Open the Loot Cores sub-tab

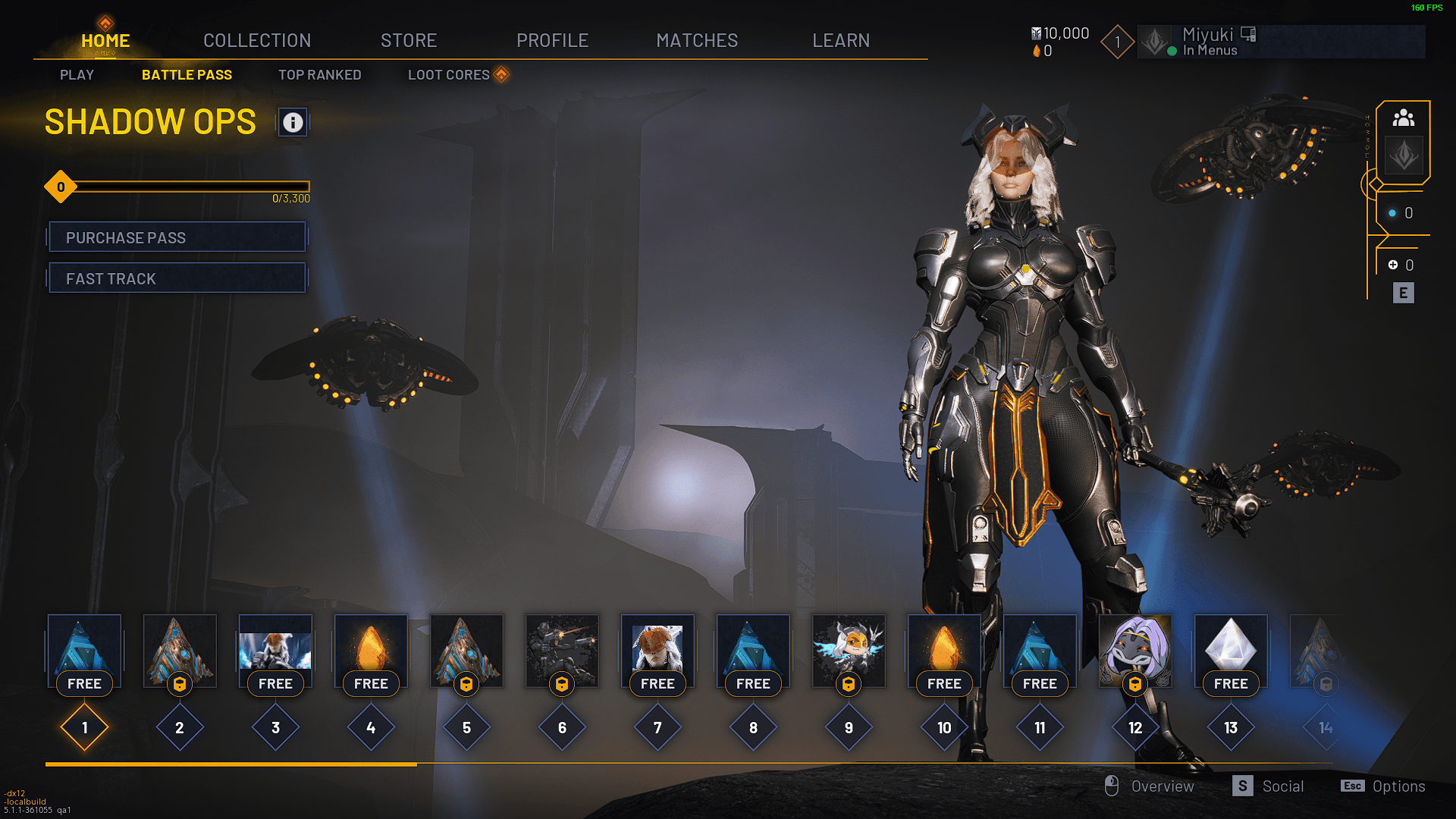click(x=449, y=75)
